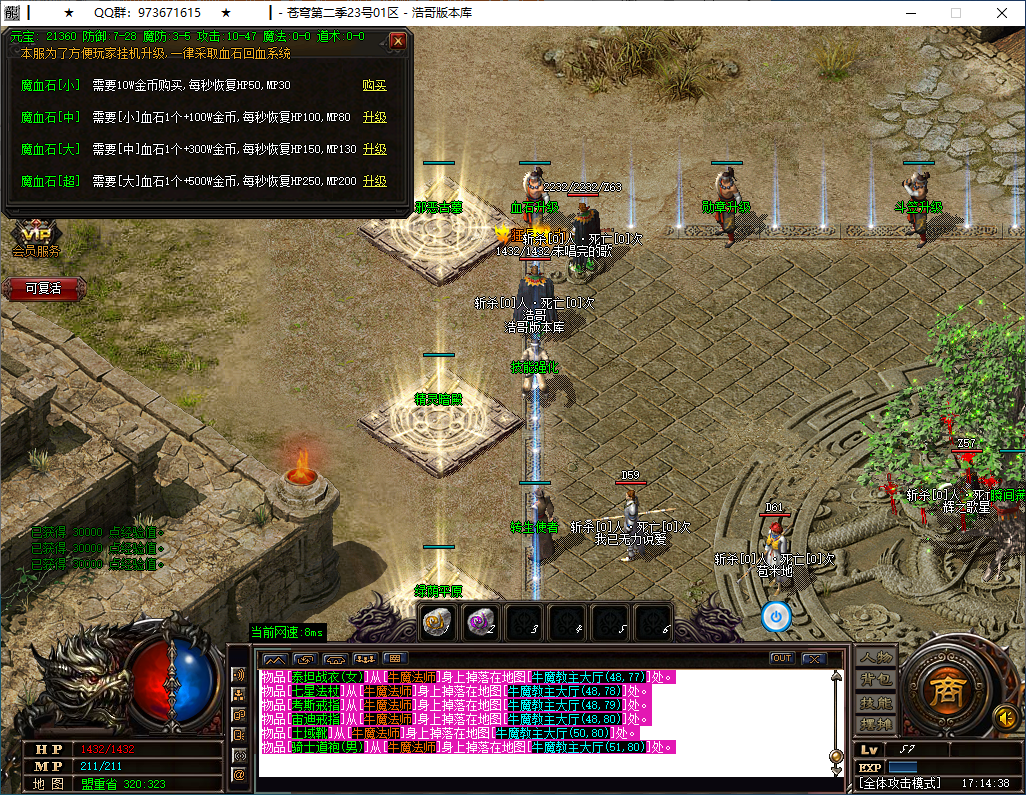
Task: Open the 技能 skills panel
Action: (876, 702)
